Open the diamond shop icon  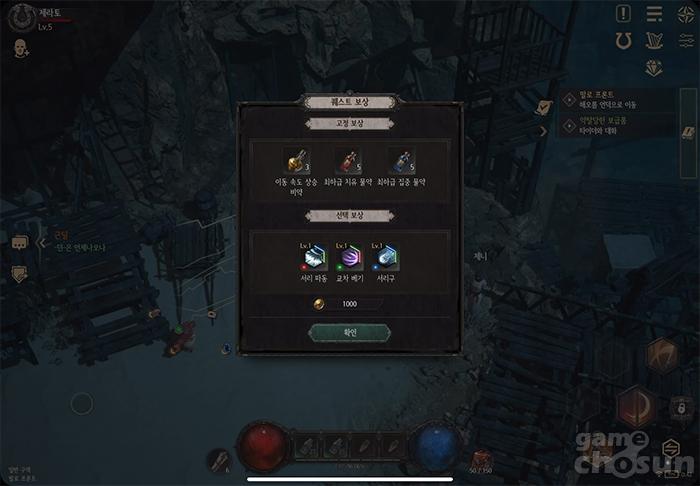click(x=655, y=69)
